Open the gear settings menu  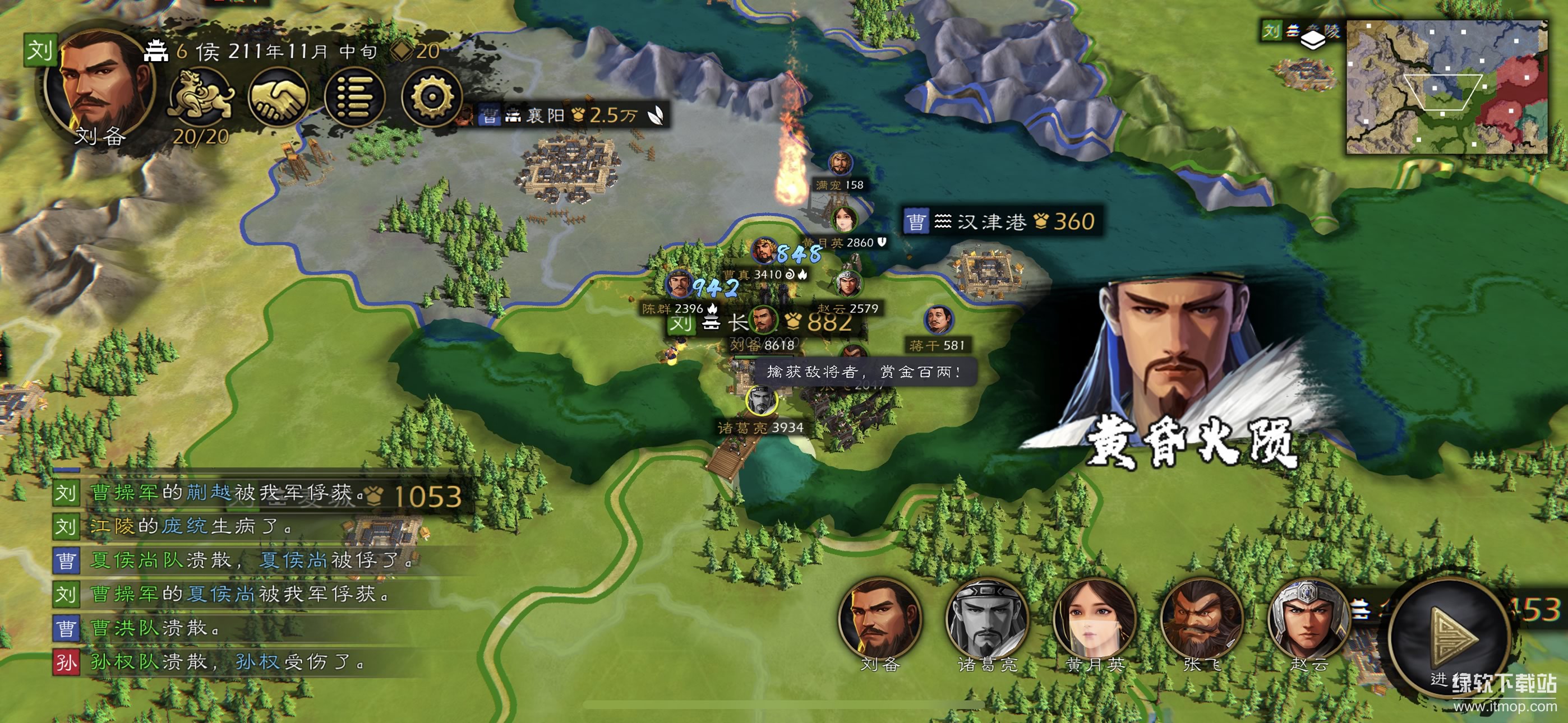(431, 98)
